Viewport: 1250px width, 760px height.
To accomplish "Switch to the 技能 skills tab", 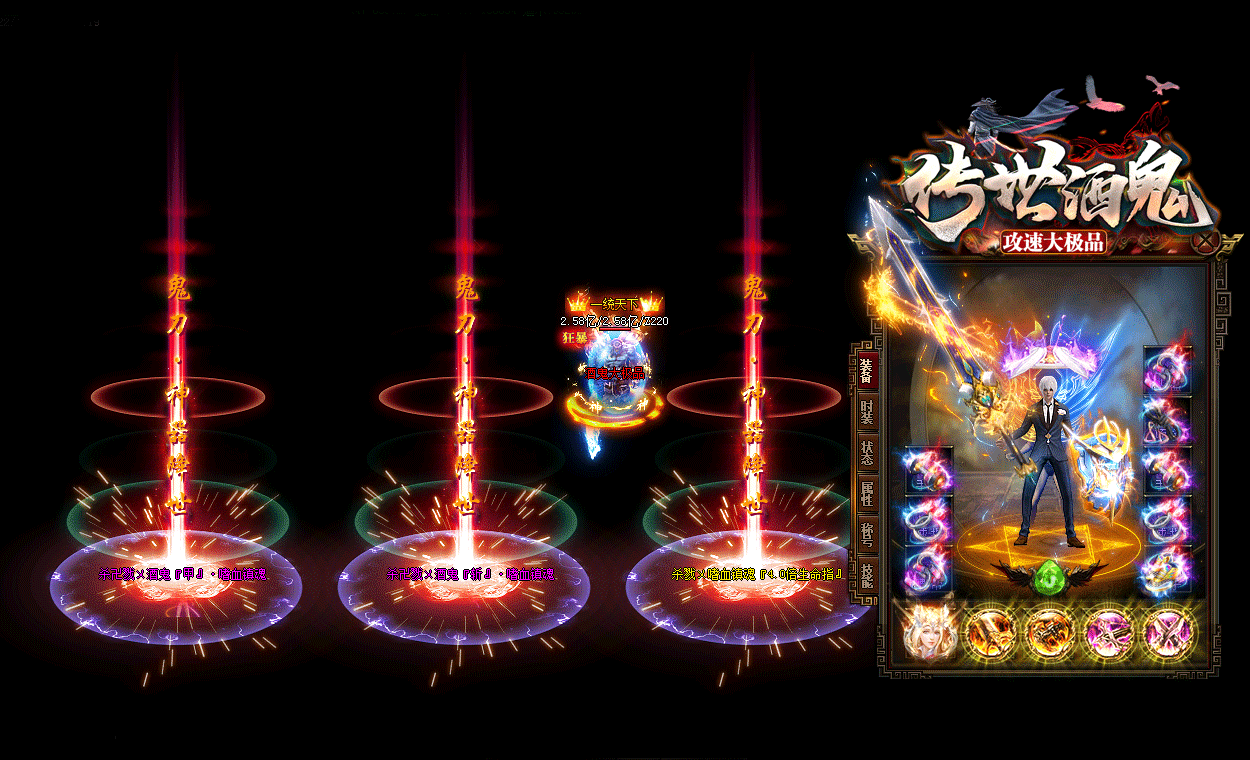I will pyautogui.click(x=866, y=575).
